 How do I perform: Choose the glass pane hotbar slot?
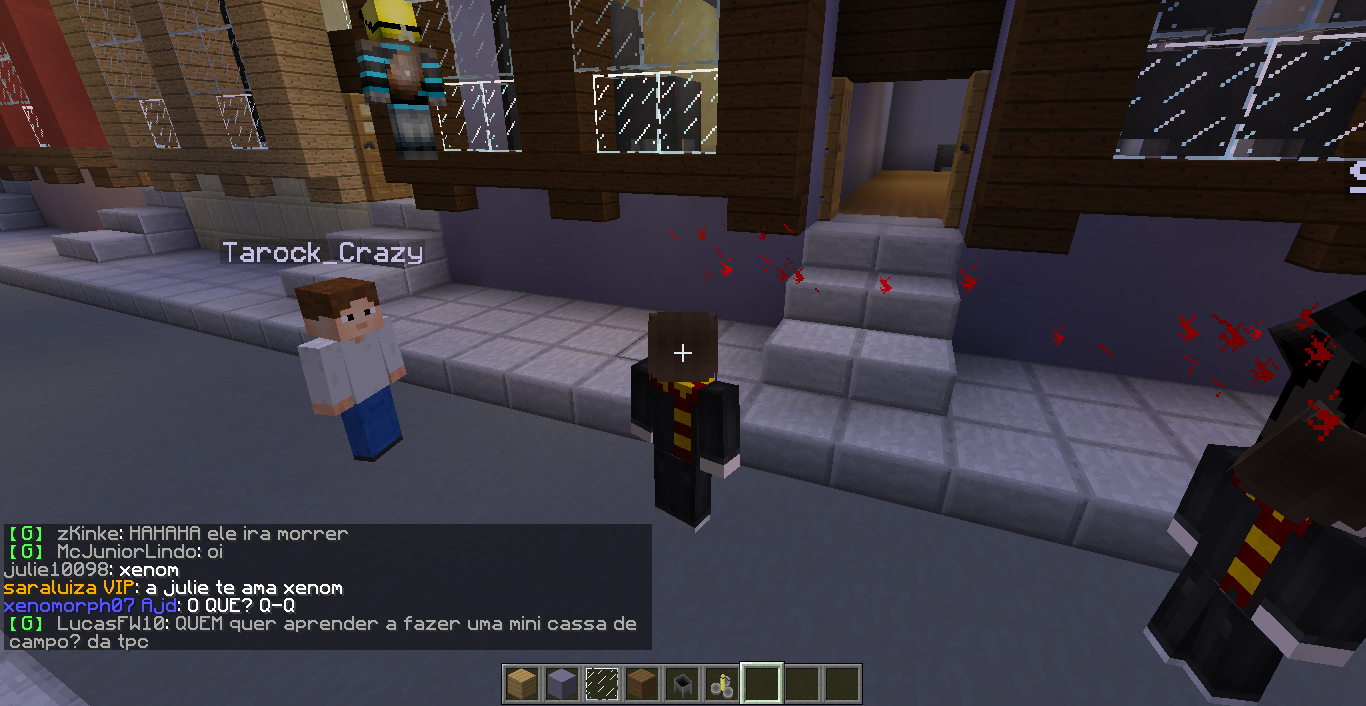[601, 684]
